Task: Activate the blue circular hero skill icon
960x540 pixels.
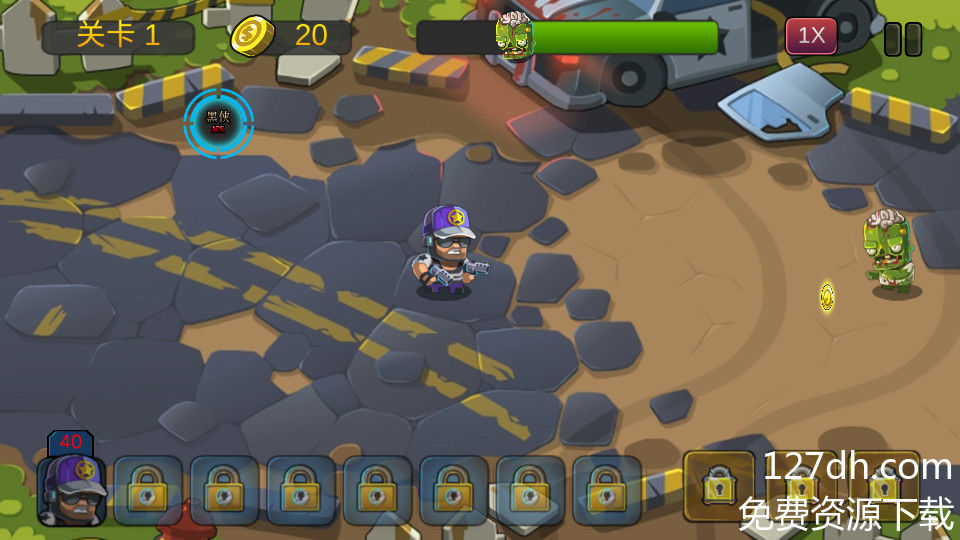Action: pos(218,123)
